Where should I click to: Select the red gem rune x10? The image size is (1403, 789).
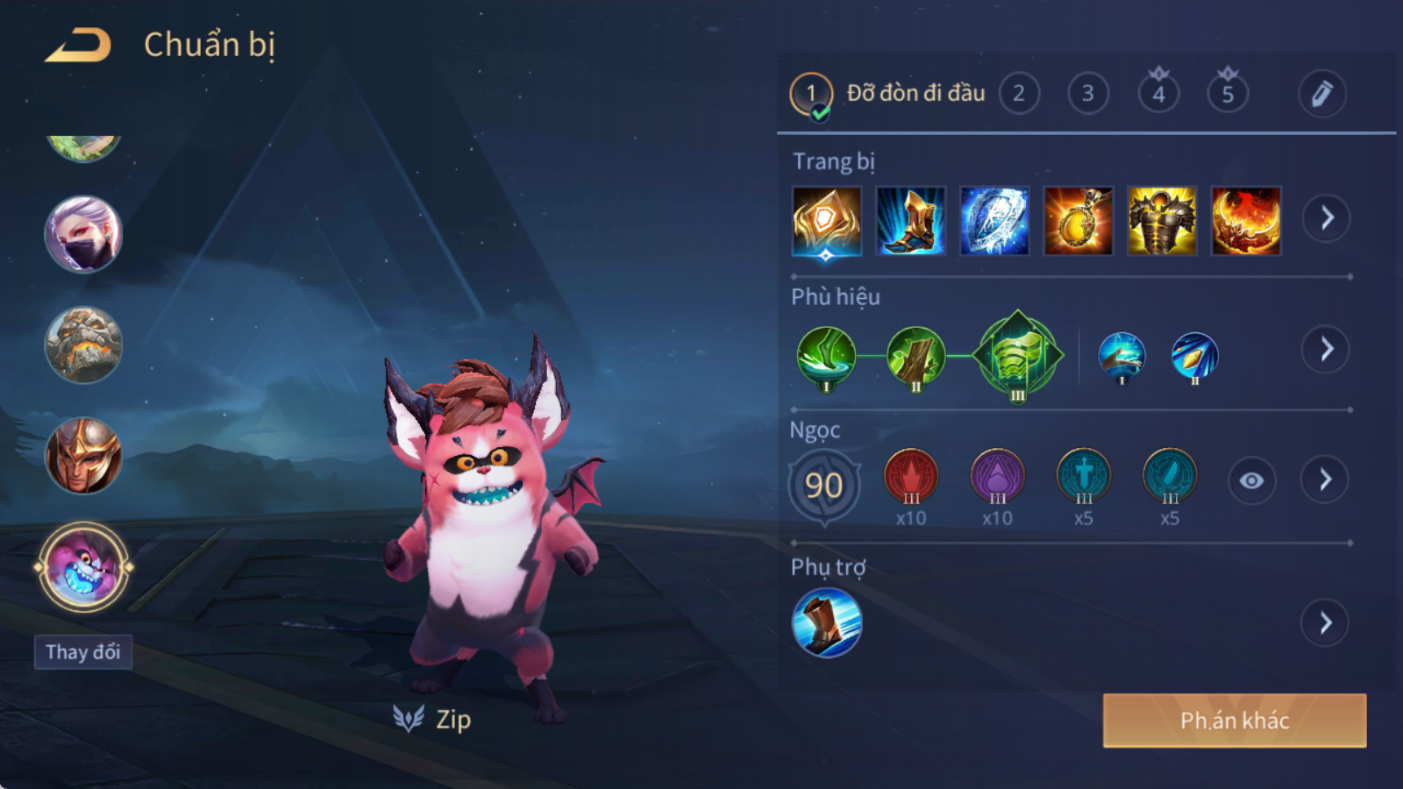point(911,477)
